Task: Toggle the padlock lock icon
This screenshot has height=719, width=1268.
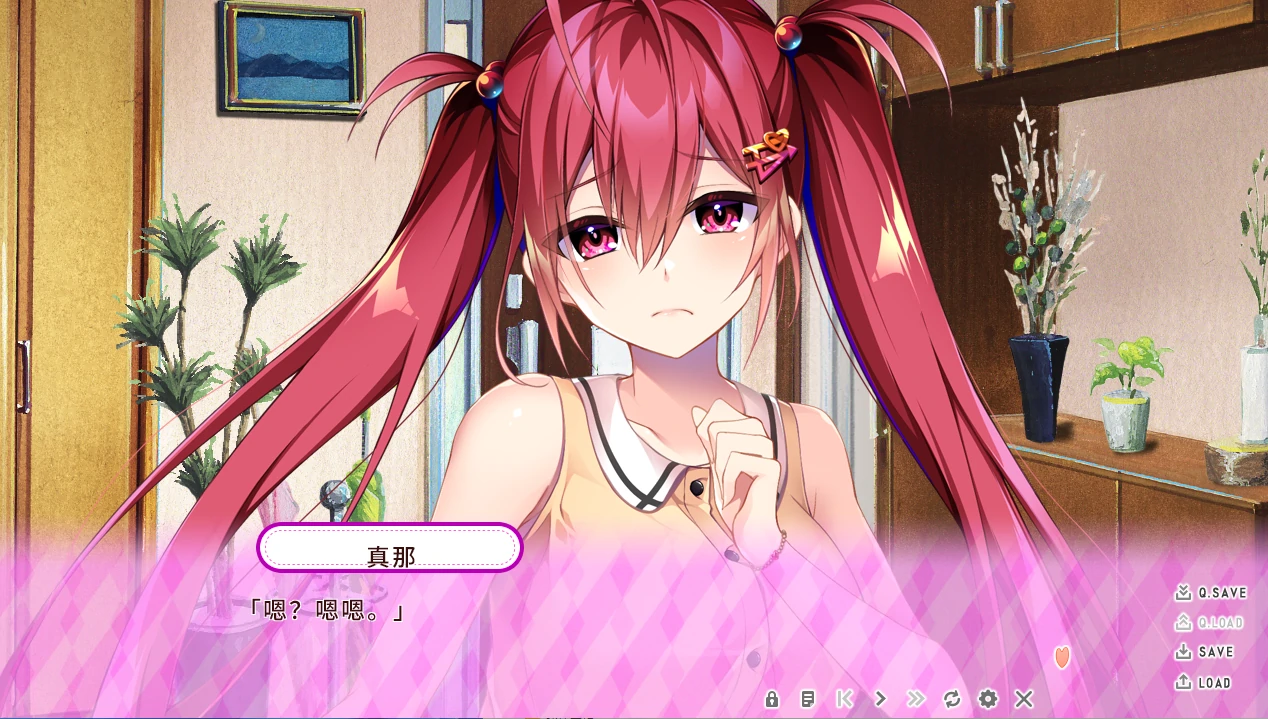Action: pyautogui.click(x=772, y=699)
